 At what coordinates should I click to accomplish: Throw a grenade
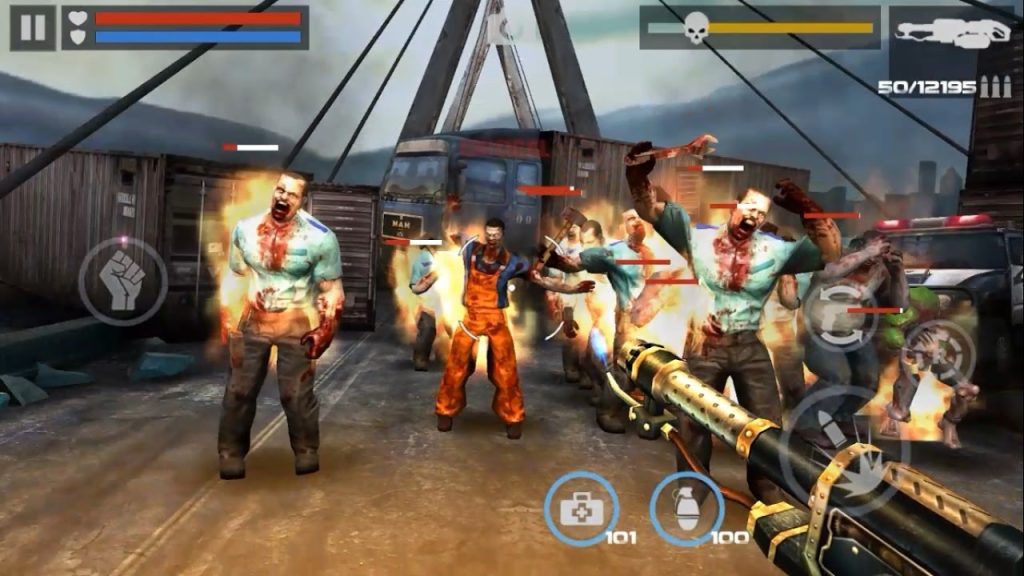click(x=686, y=509)
